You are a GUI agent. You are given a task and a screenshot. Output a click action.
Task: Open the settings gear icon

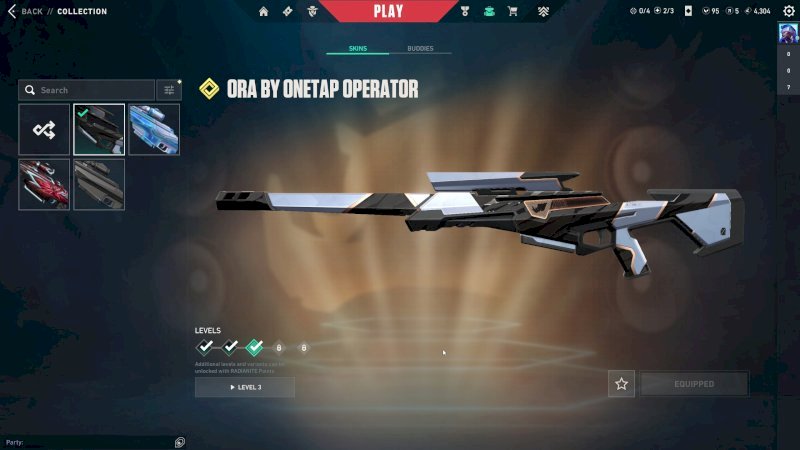point(788,11)
